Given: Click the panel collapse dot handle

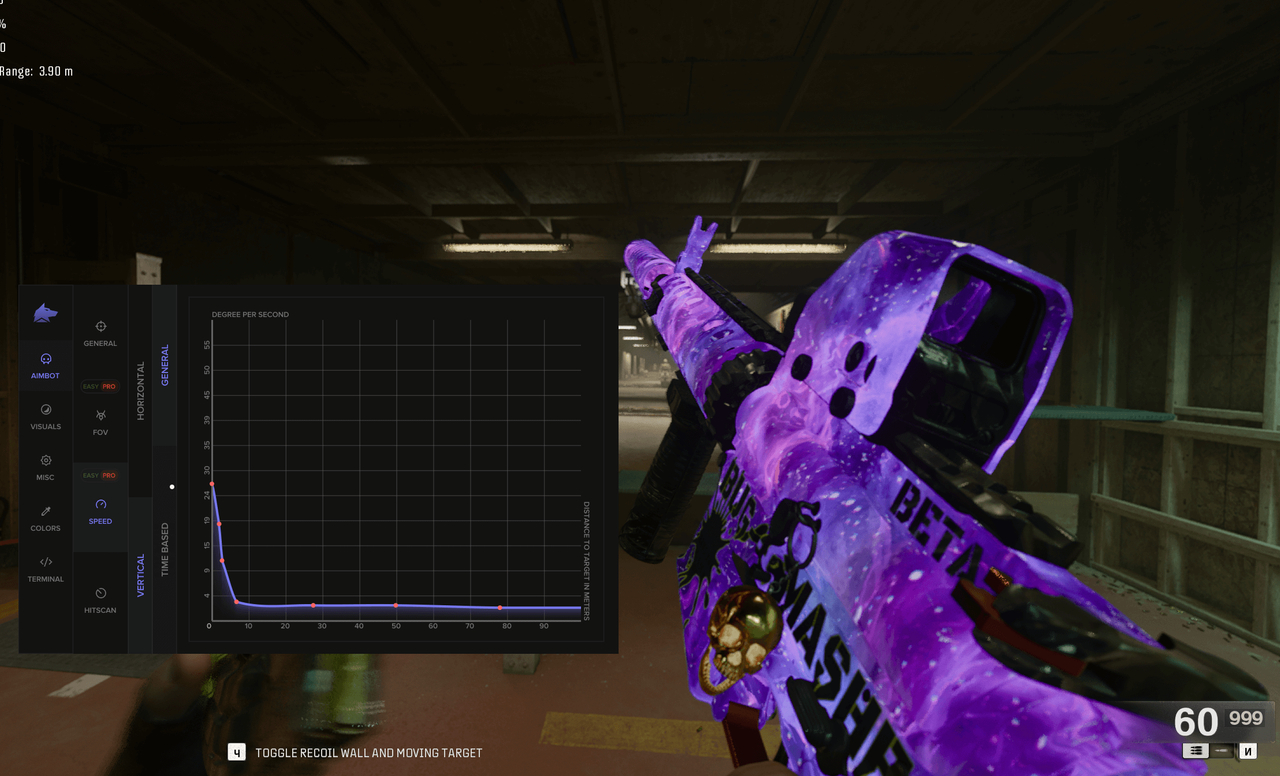Looking at the screenshot, I should [x=172, y=487].
